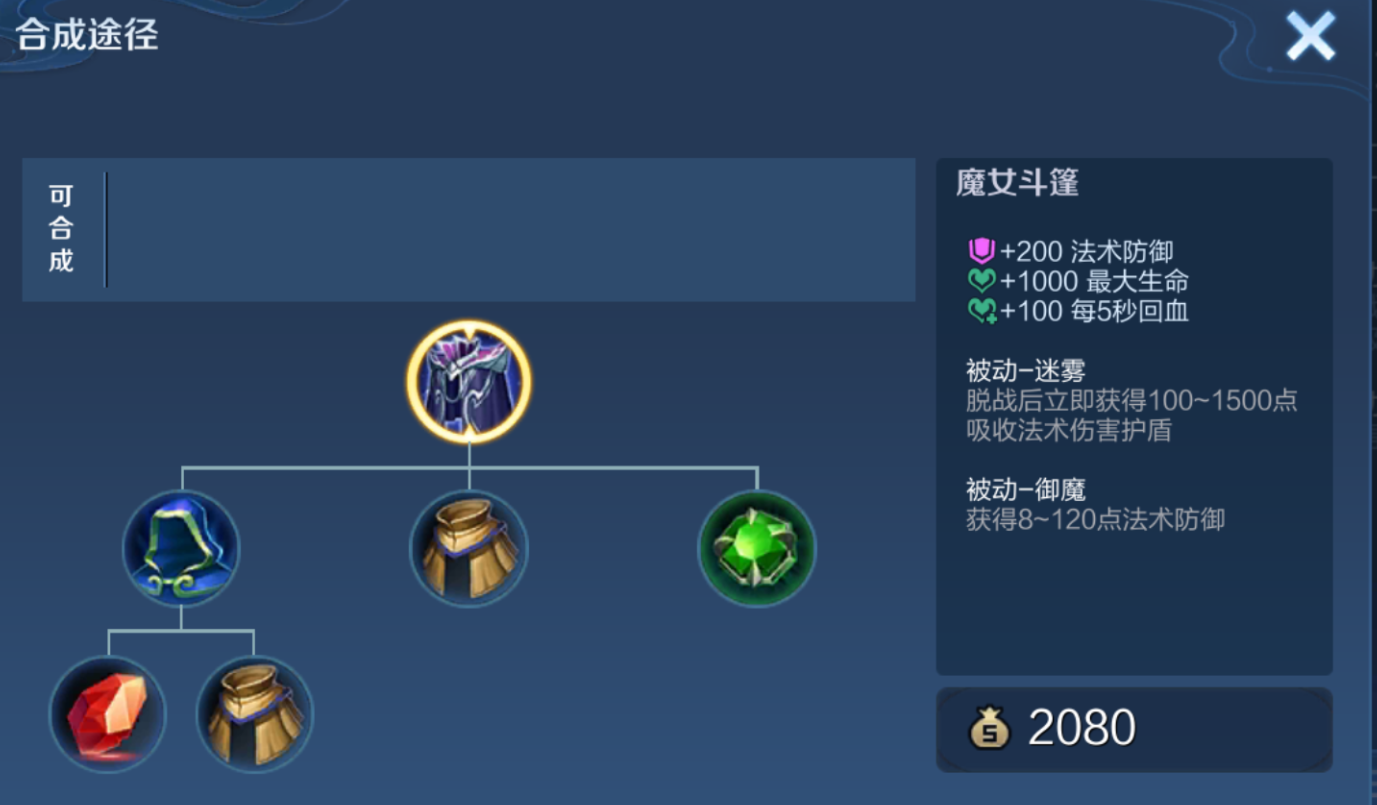
Task: Click the gold cloak beneath the blue hood
Action: tap(254, 714)
